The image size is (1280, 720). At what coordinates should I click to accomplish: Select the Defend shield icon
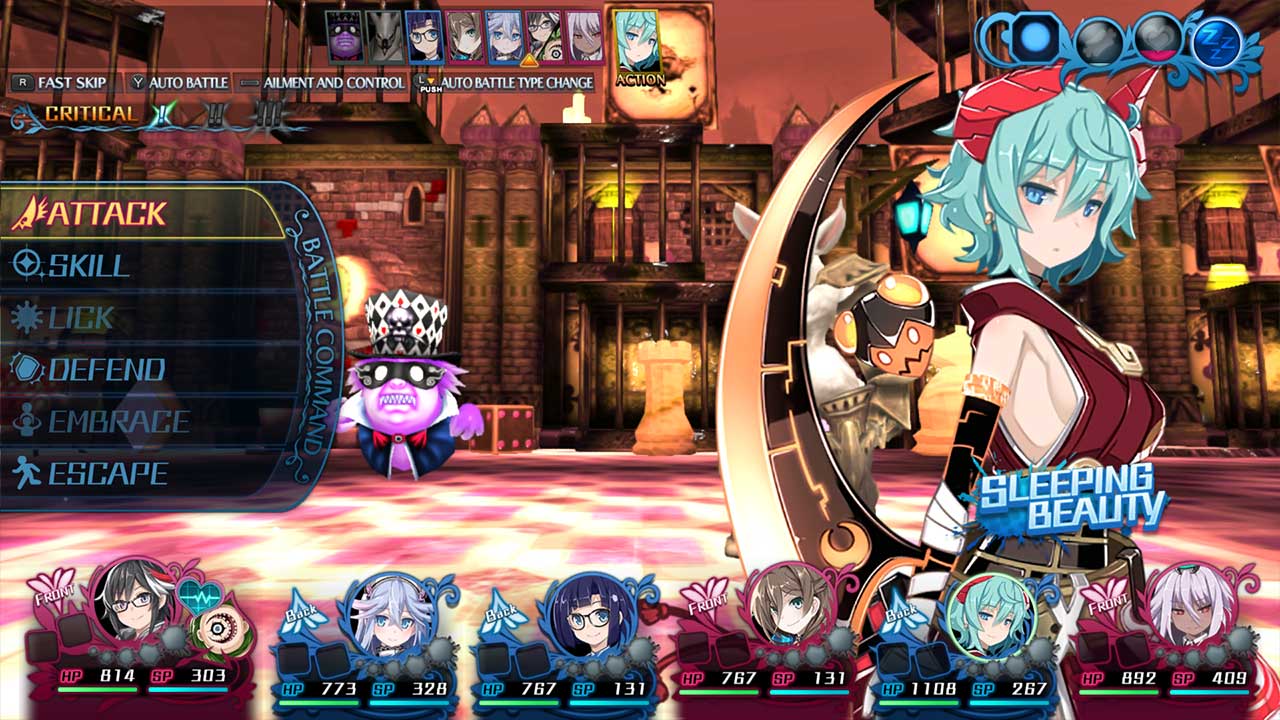point(27,368)
